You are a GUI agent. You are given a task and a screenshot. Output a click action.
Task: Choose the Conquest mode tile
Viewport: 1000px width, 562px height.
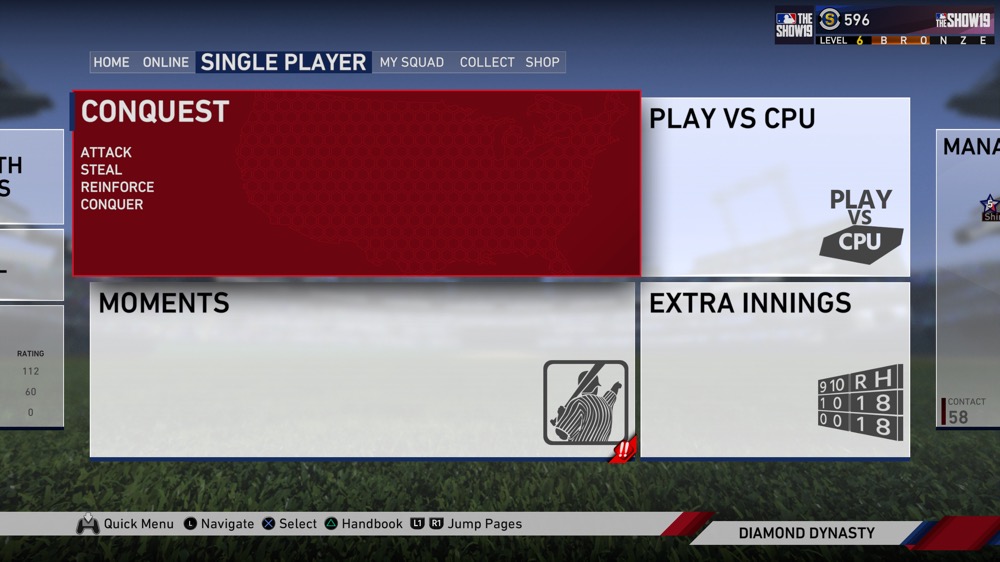click(356, 183)
